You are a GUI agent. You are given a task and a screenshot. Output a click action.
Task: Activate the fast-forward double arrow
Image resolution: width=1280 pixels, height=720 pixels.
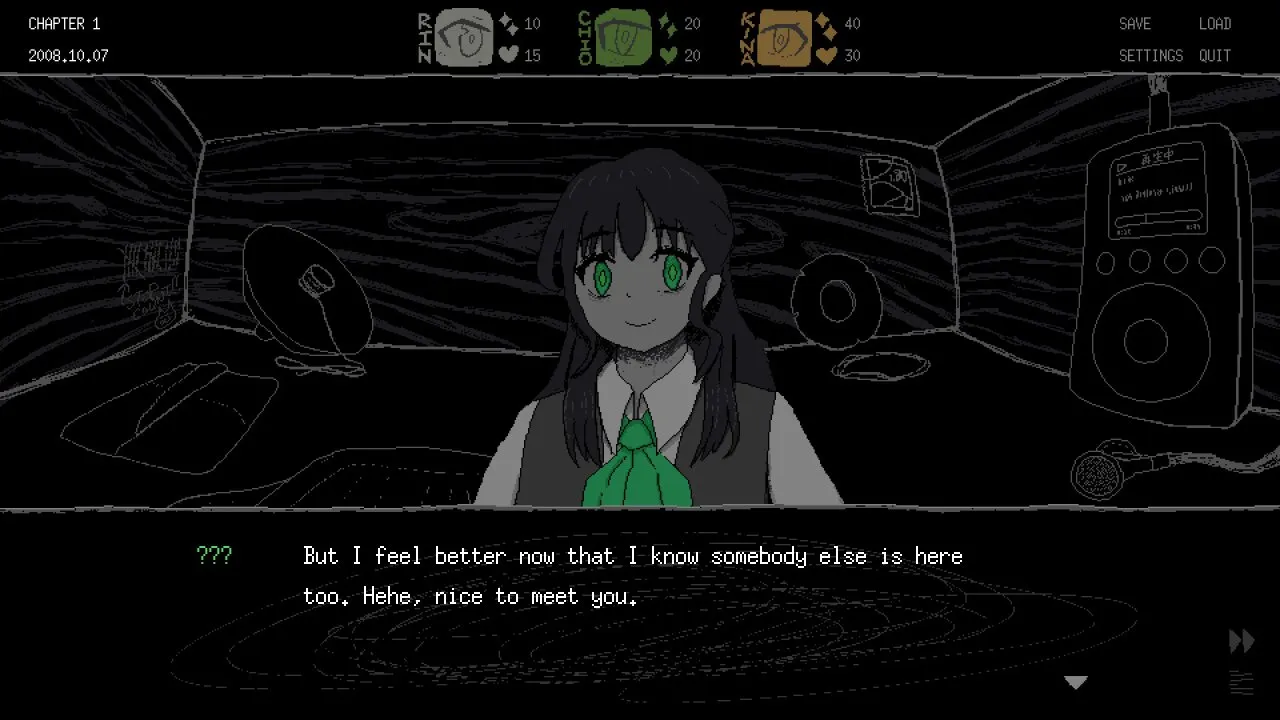click(1241, 641)
